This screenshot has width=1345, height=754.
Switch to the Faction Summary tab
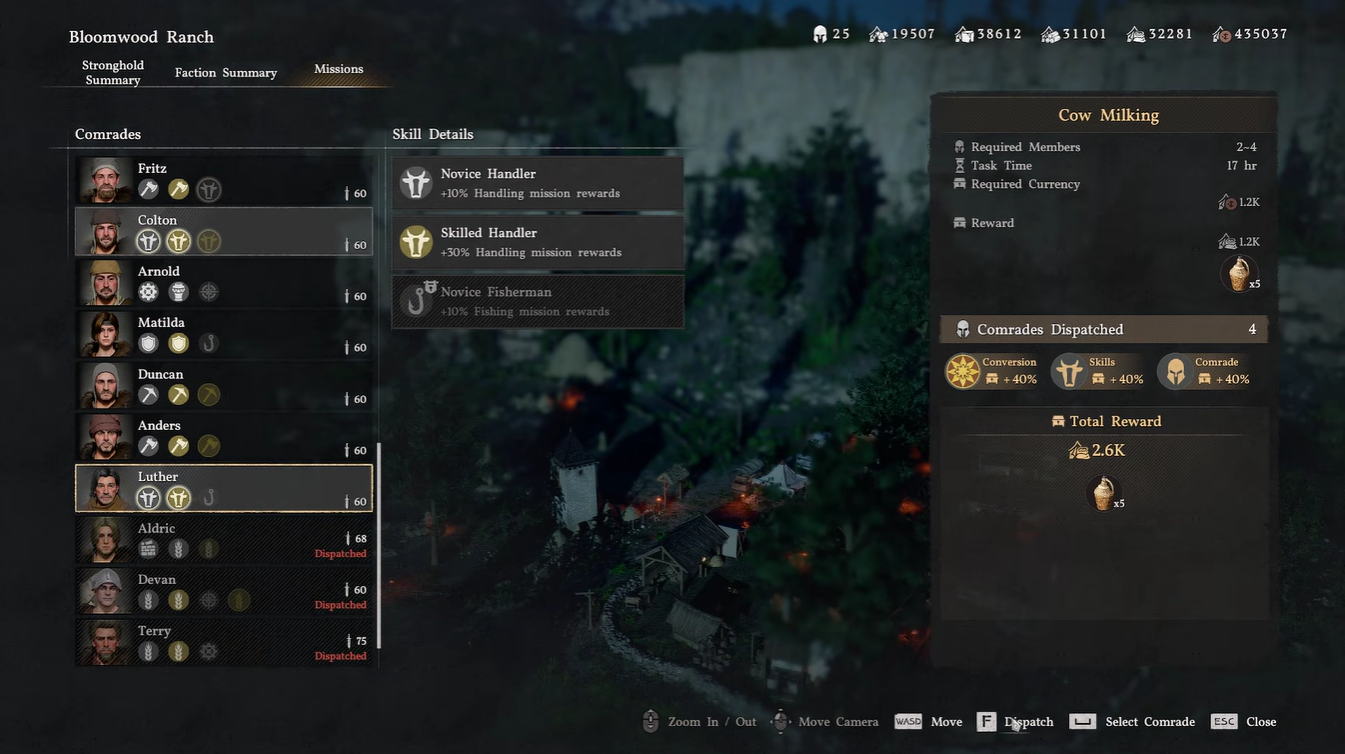(x=226, y=73)
